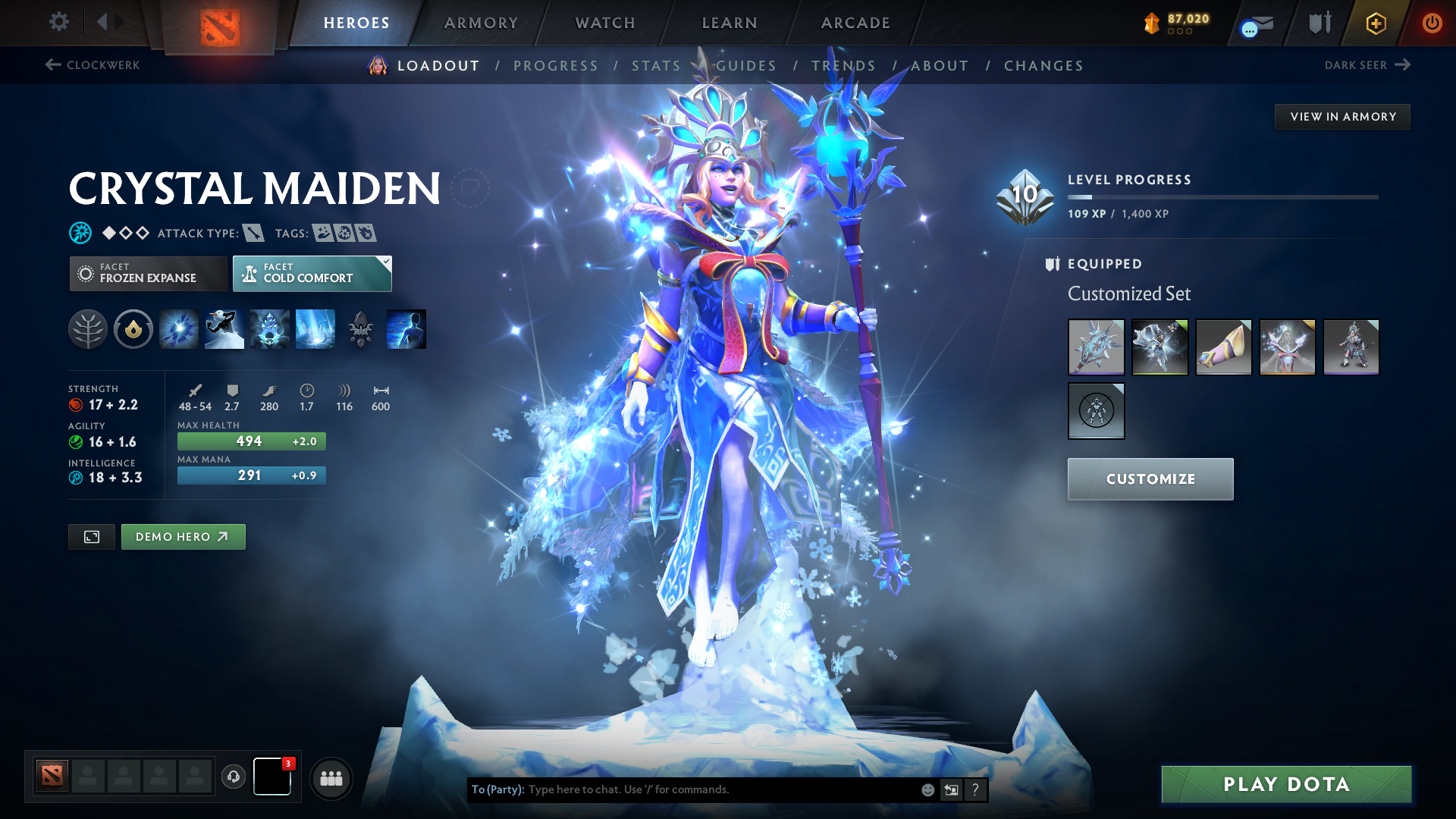
Task: Open the Frostbite snowman ability icon
Action: [224, 328]
